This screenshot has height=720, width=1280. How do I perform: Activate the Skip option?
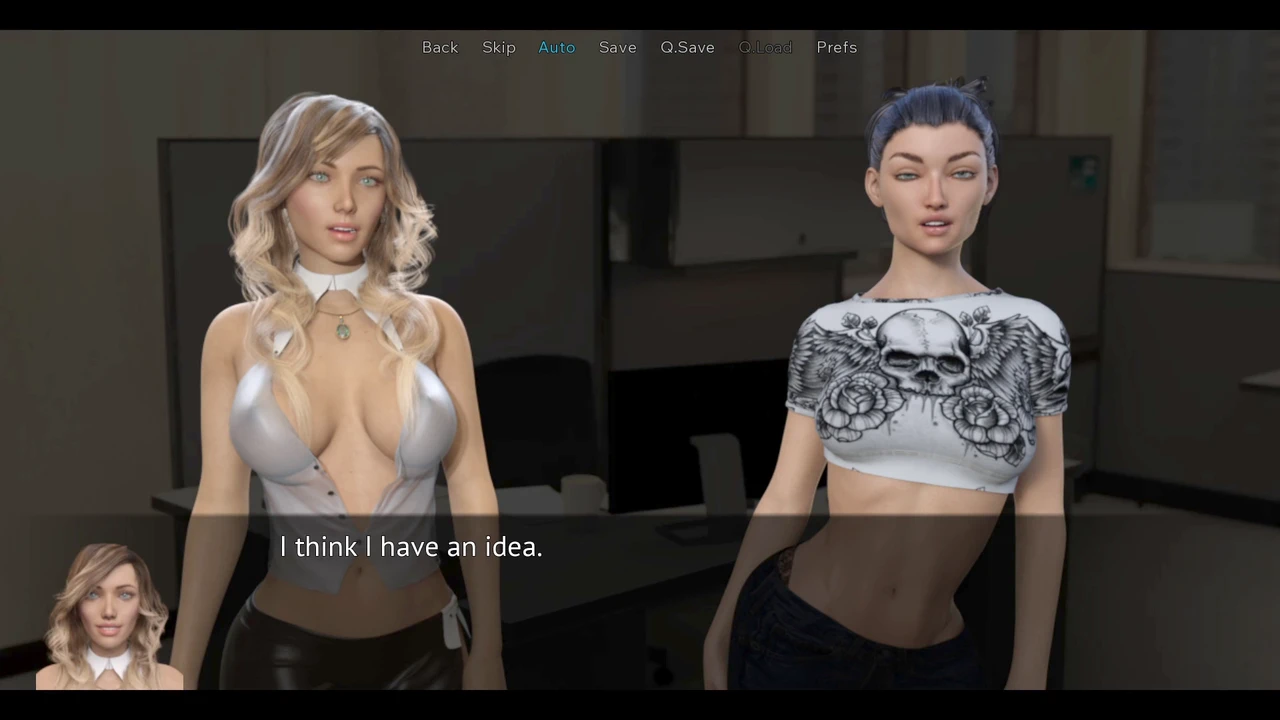[x=499, y=47]
